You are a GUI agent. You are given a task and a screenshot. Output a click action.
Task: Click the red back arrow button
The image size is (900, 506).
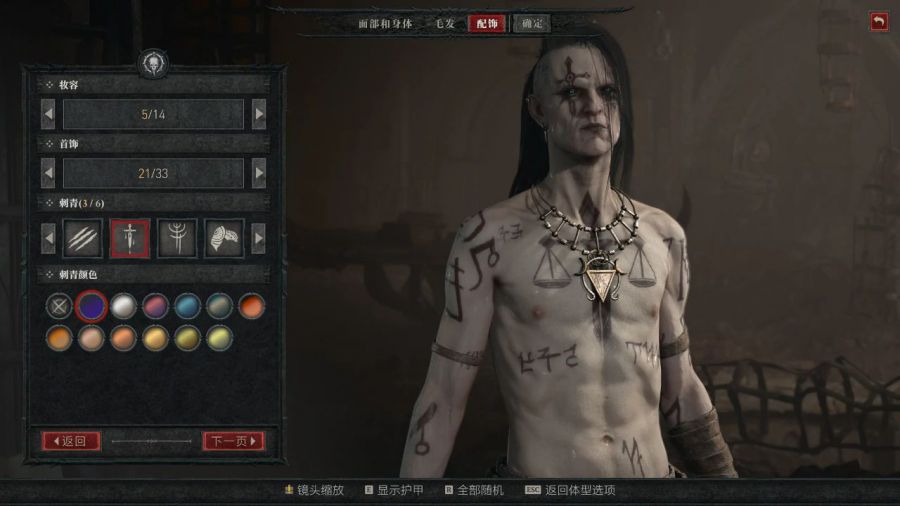pyautogui.click(x=879, y=21)
